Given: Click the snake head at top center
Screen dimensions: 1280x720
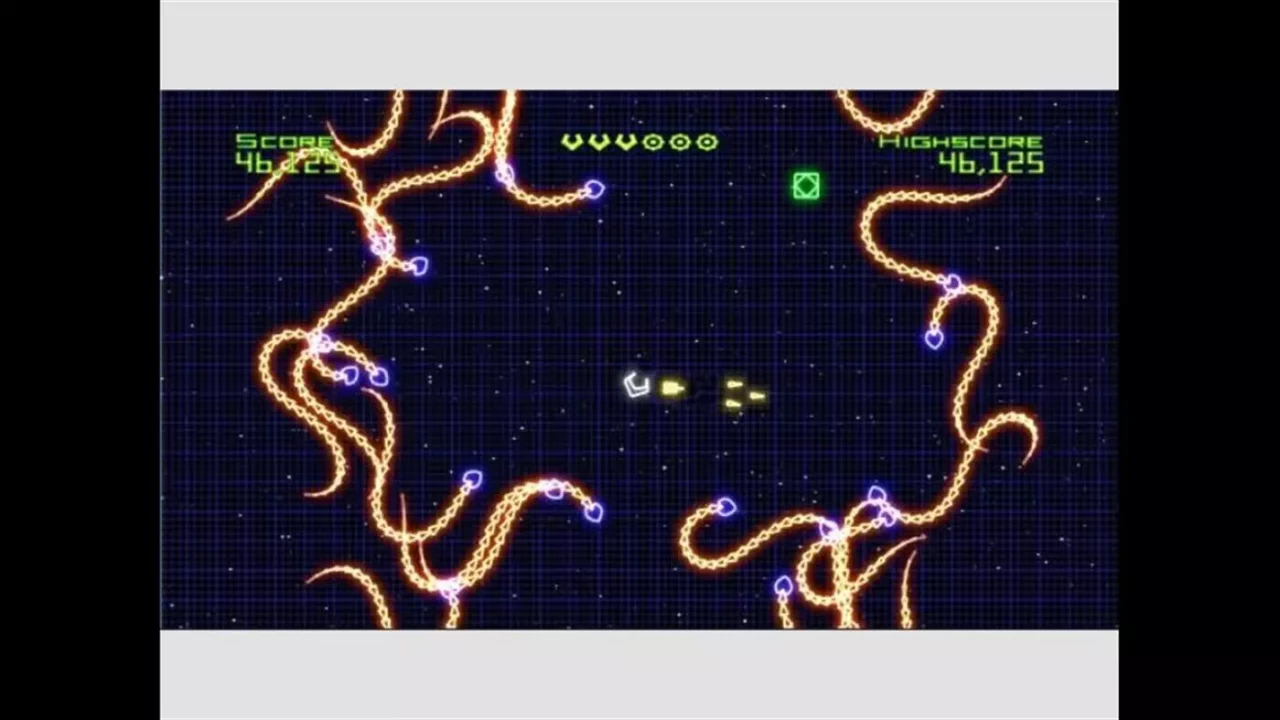Looking at the screenshot, I should click(595, 190).
